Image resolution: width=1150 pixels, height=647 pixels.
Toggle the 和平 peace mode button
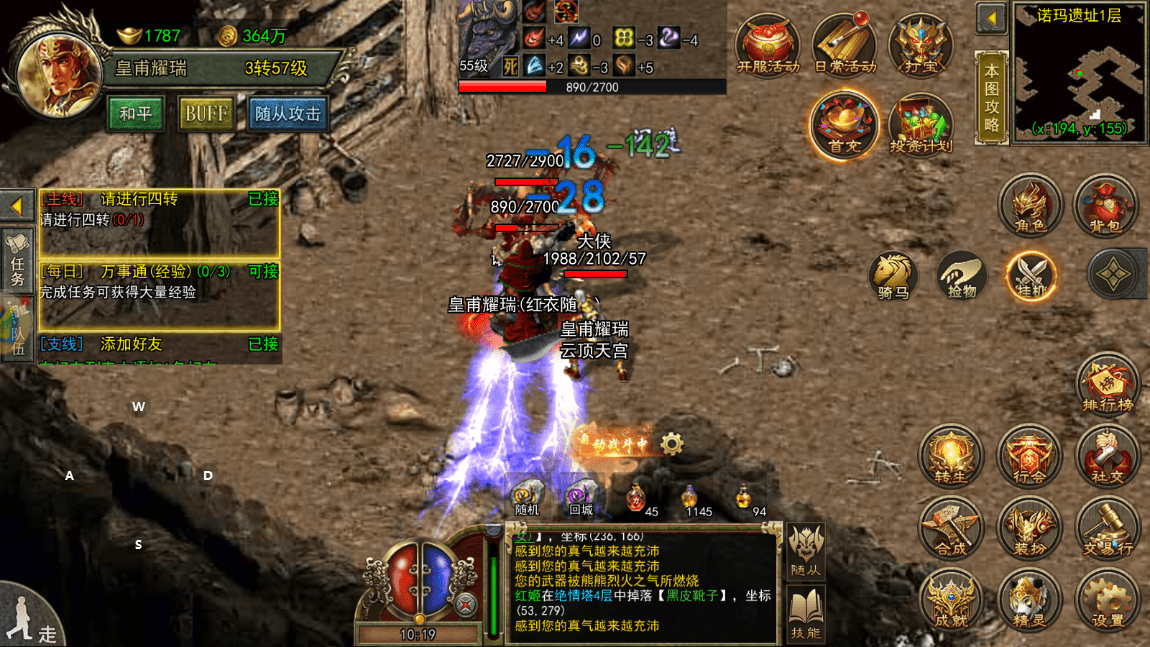click(x=136, y=114)
